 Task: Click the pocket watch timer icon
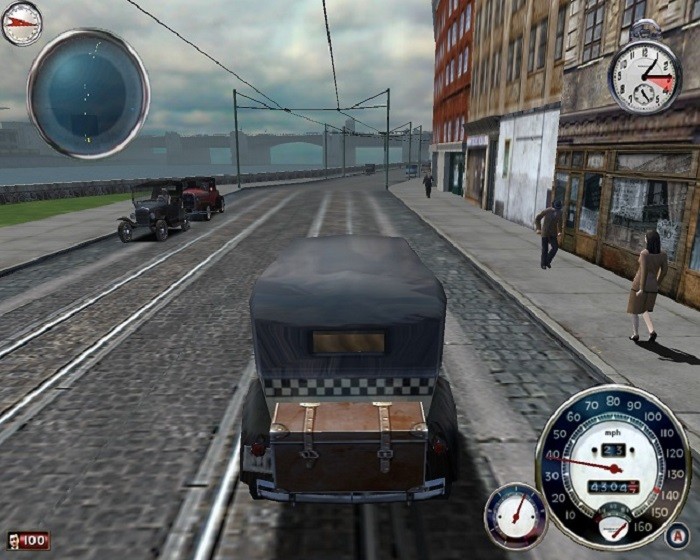[x=644, y=77]
